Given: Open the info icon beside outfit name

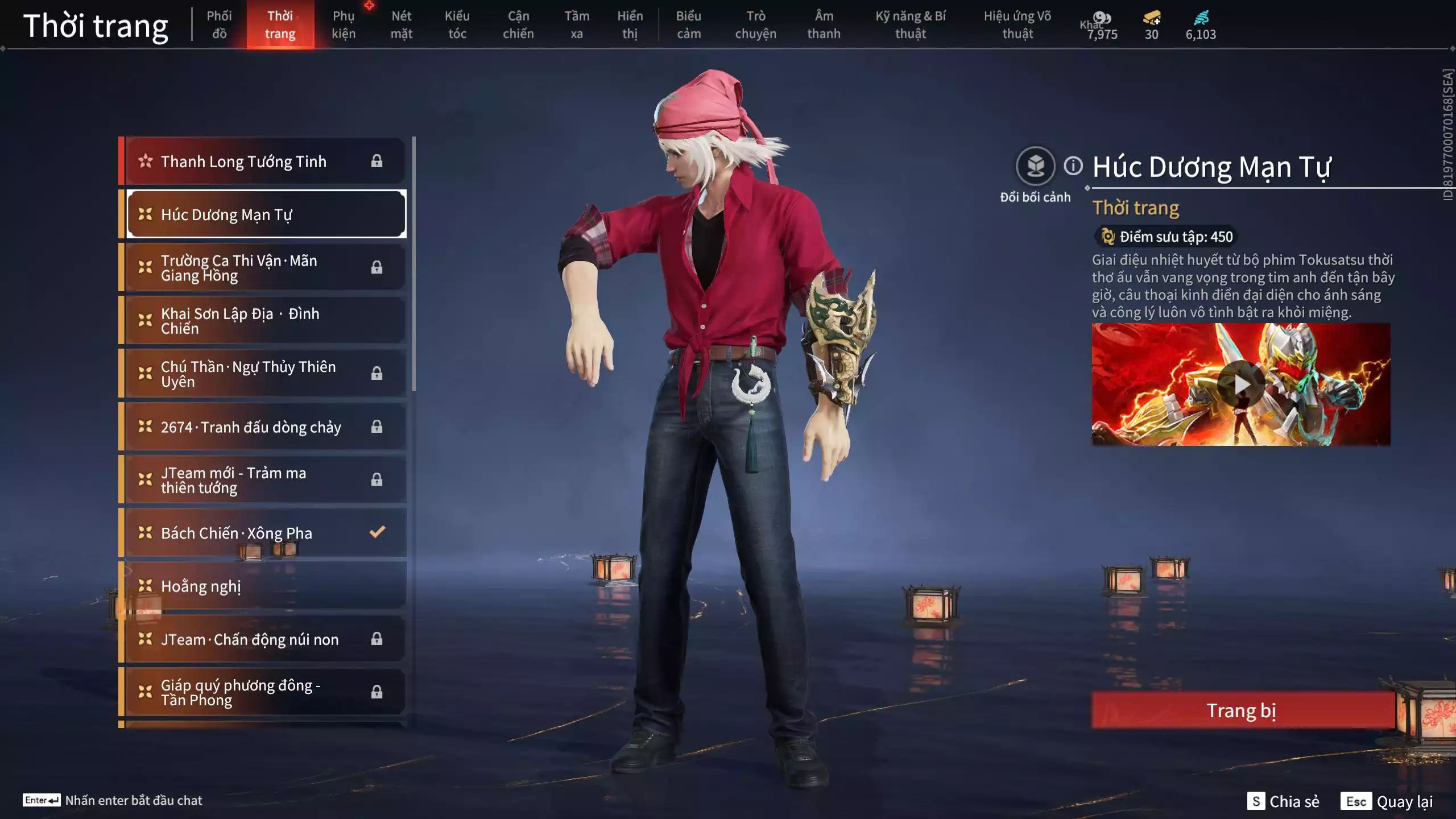Looking at the screenshot, I should tap(1073, 166).
